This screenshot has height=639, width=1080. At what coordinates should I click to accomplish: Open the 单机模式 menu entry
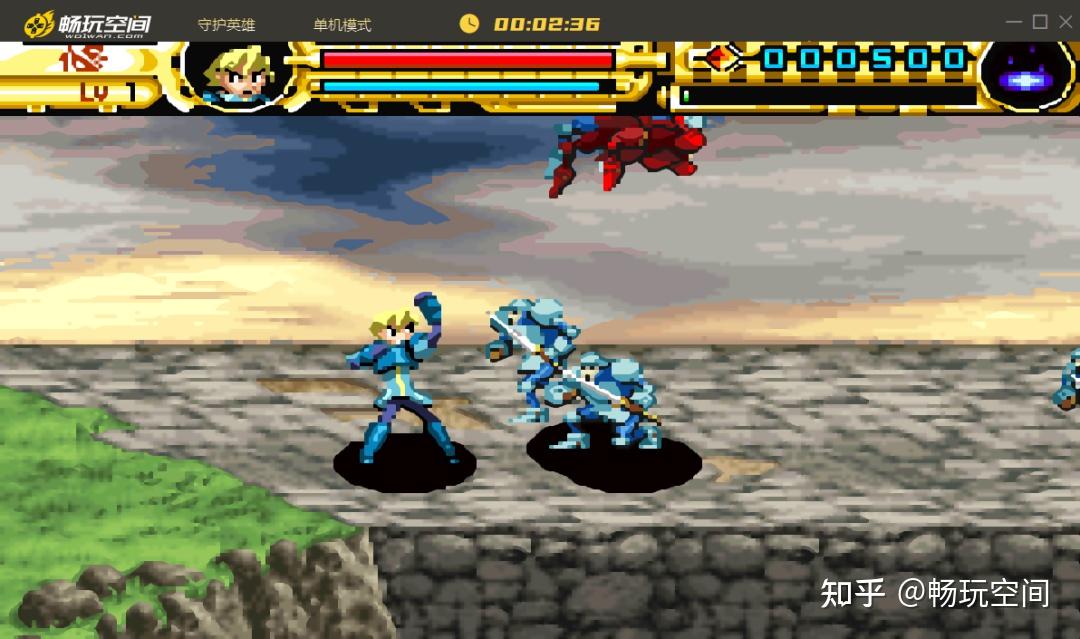[342, 25]
